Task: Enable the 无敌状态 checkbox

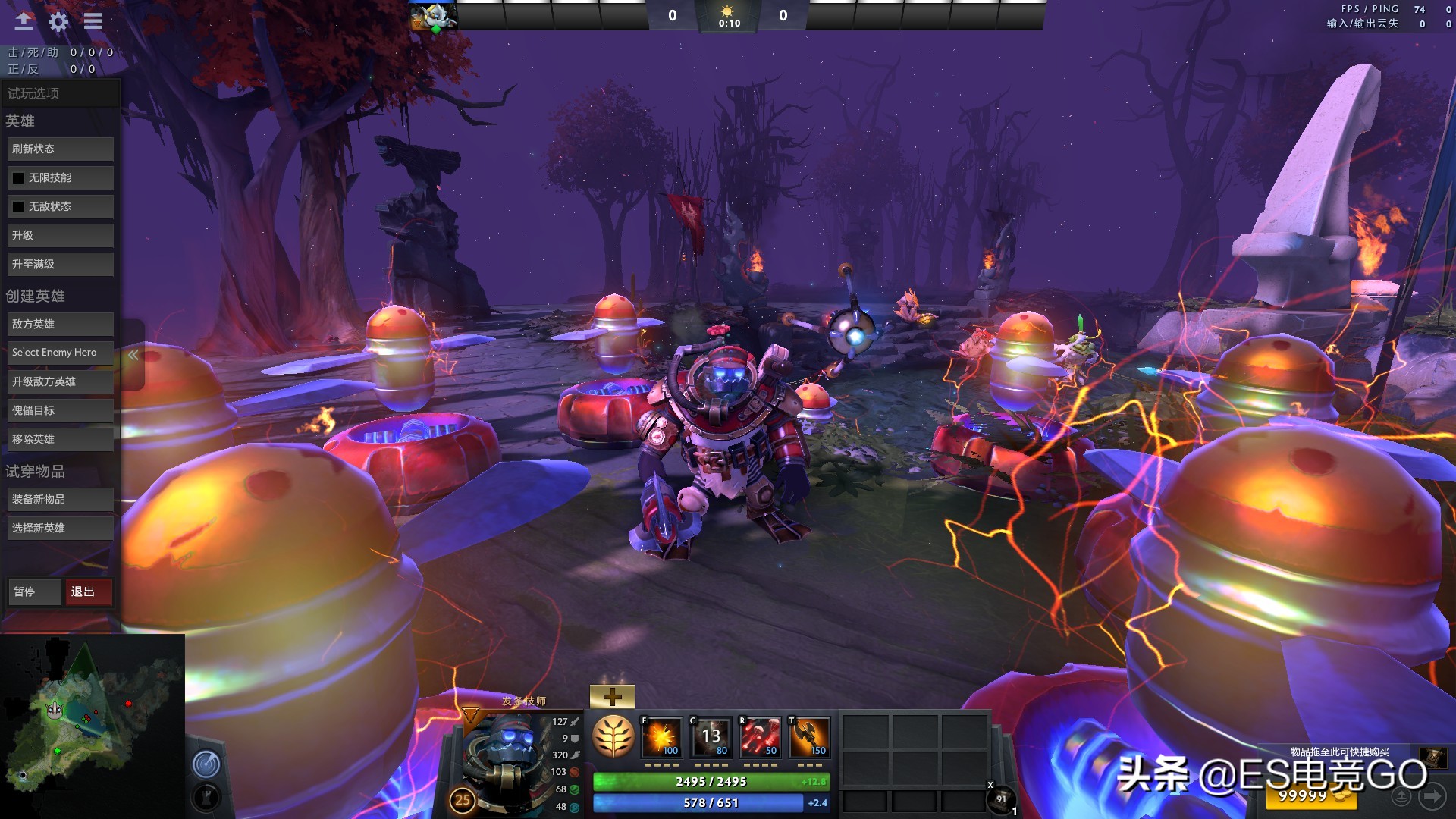Action: pos(18,206)
